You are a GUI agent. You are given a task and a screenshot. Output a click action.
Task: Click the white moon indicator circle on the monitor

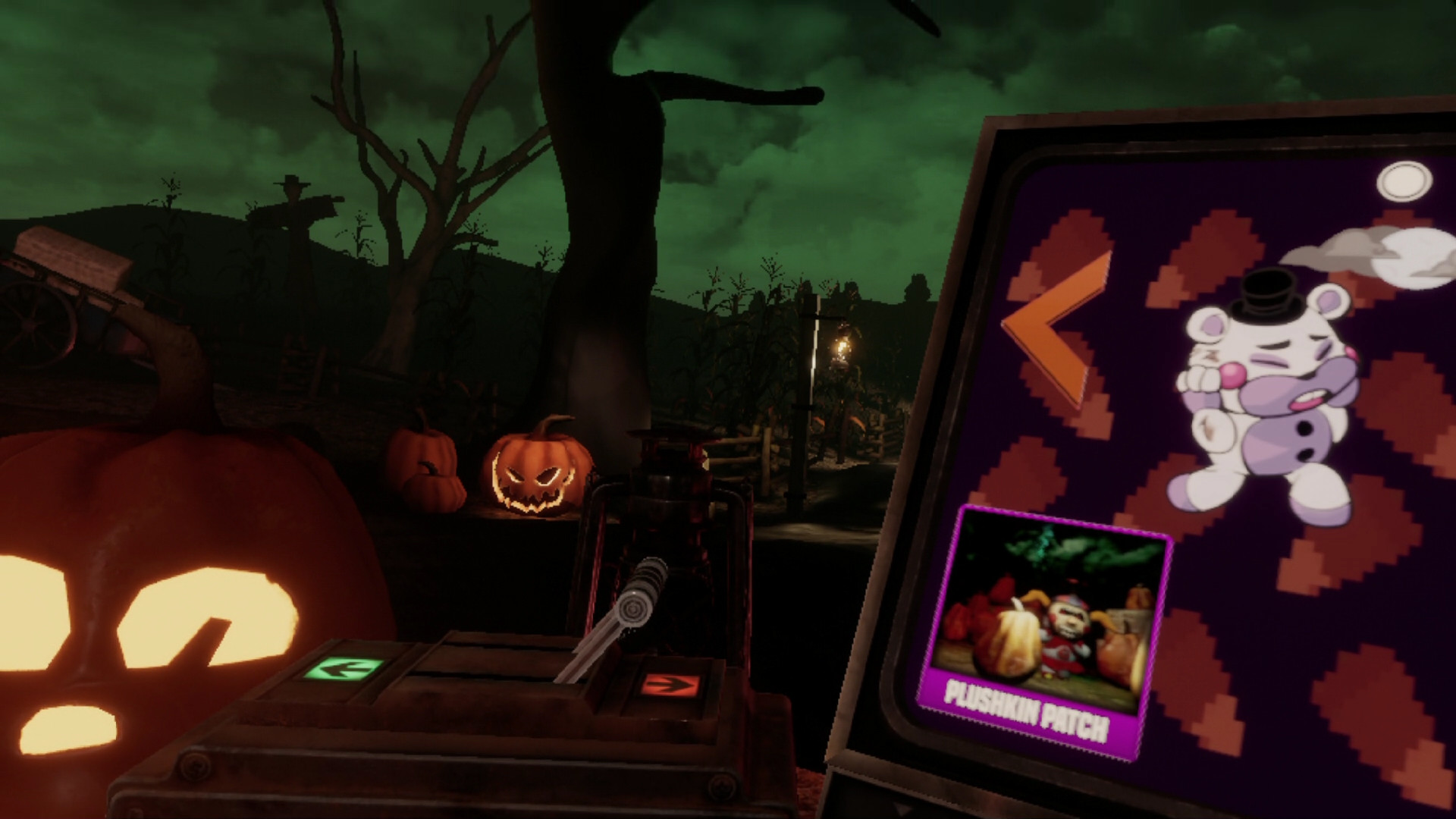pyautogui.click(x=1407, y=179)
